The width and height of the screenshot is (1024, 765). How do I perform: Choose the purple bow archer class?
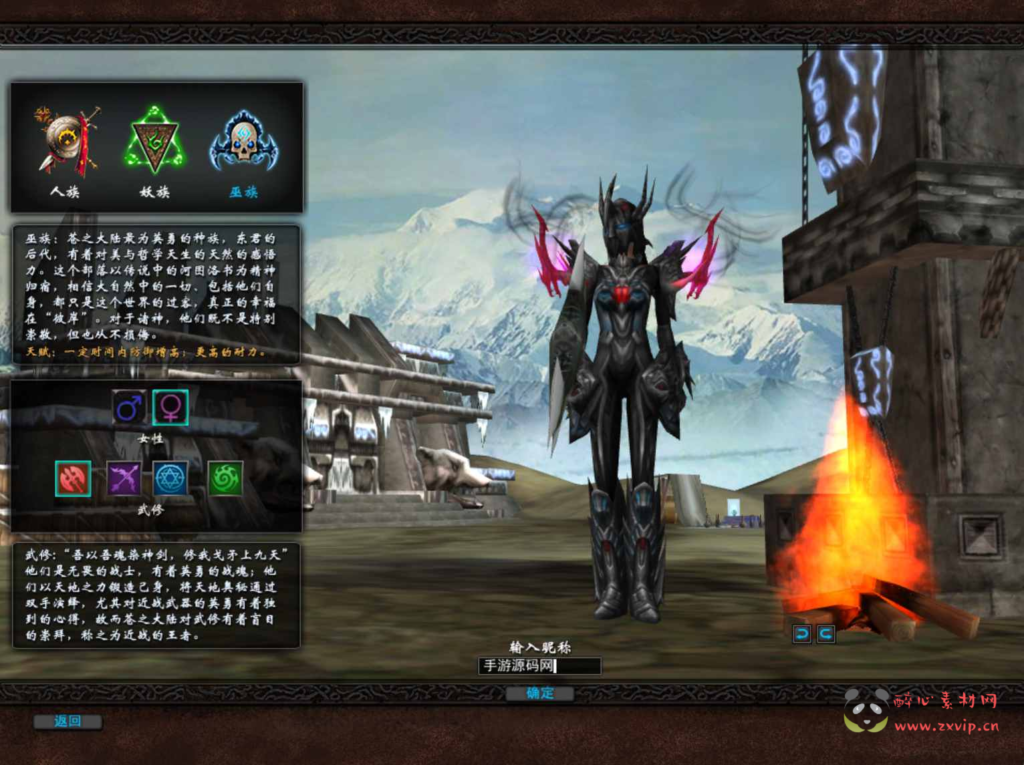(x=125, y=479)
